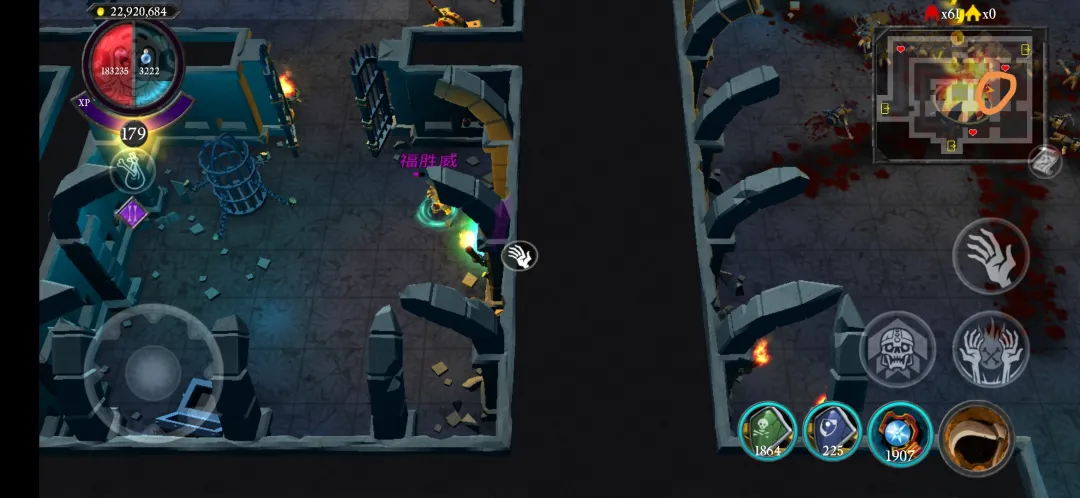Tap the purple diamond buff icon
The height and width of the screenshot is (498, 1080).
tap(133, 212)
